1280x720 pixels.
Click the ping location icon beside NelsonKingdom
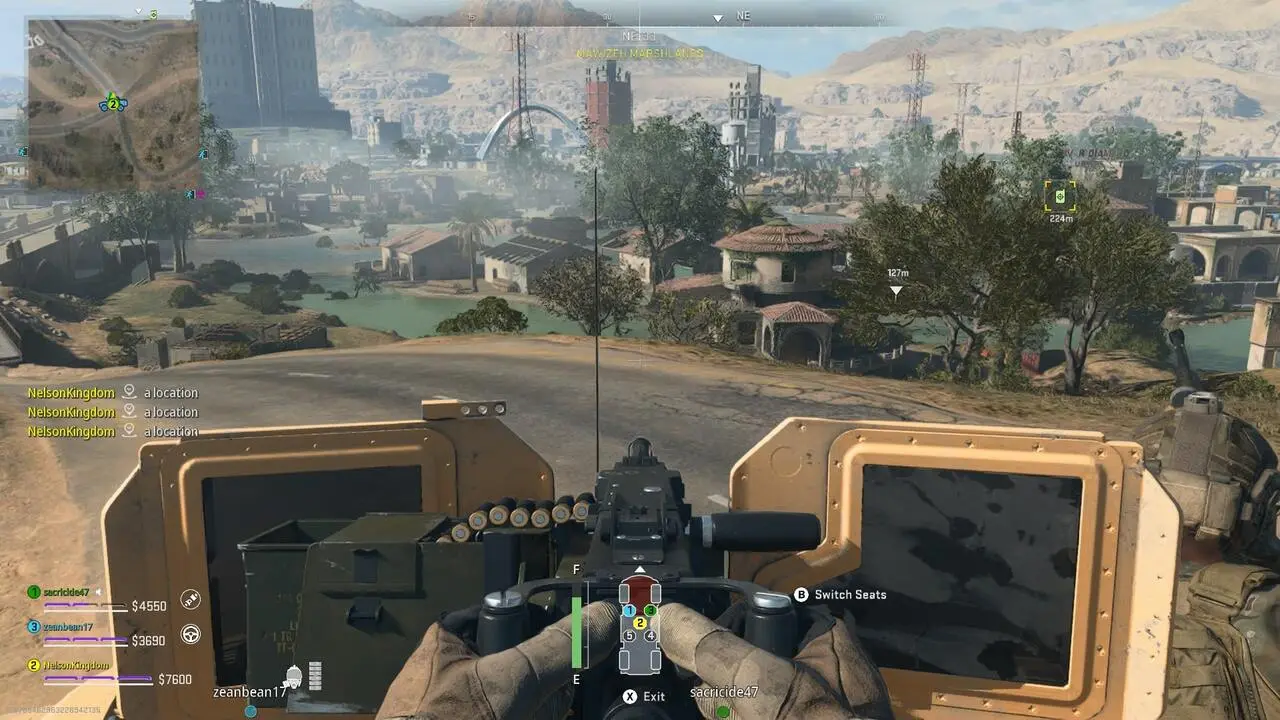tap(128, 392)
